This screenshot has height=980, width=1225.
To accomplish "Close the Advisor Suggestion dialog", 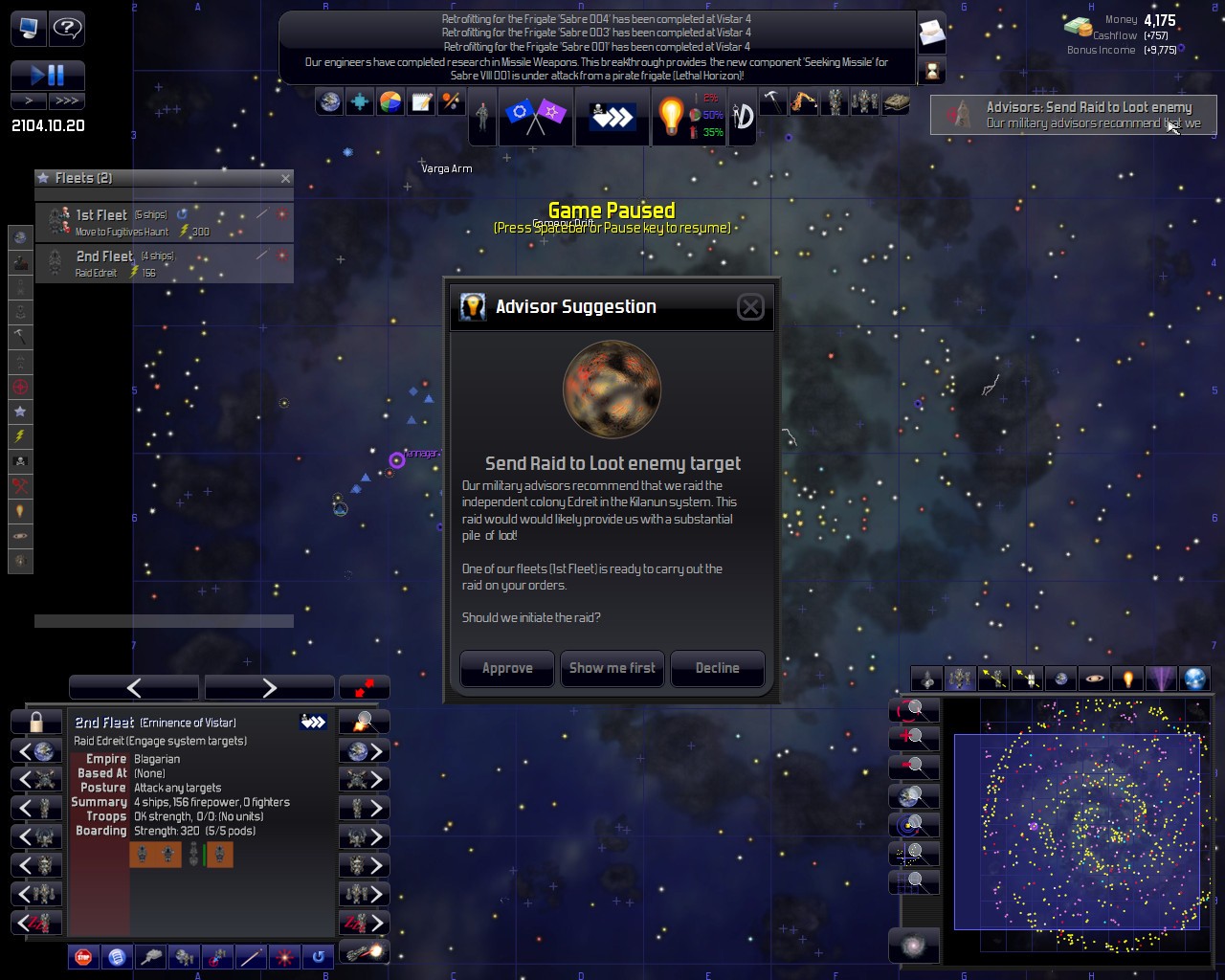I will [750, 306].
